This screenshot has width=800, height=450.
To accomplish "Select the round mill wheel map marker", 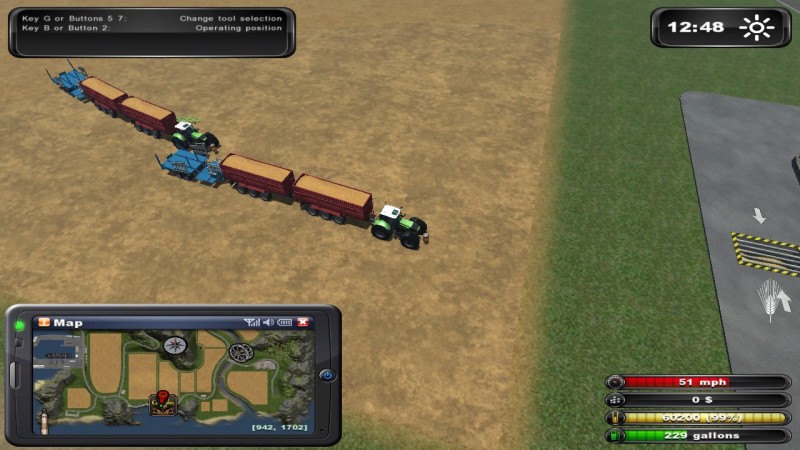I will click(x=240, y=352).
